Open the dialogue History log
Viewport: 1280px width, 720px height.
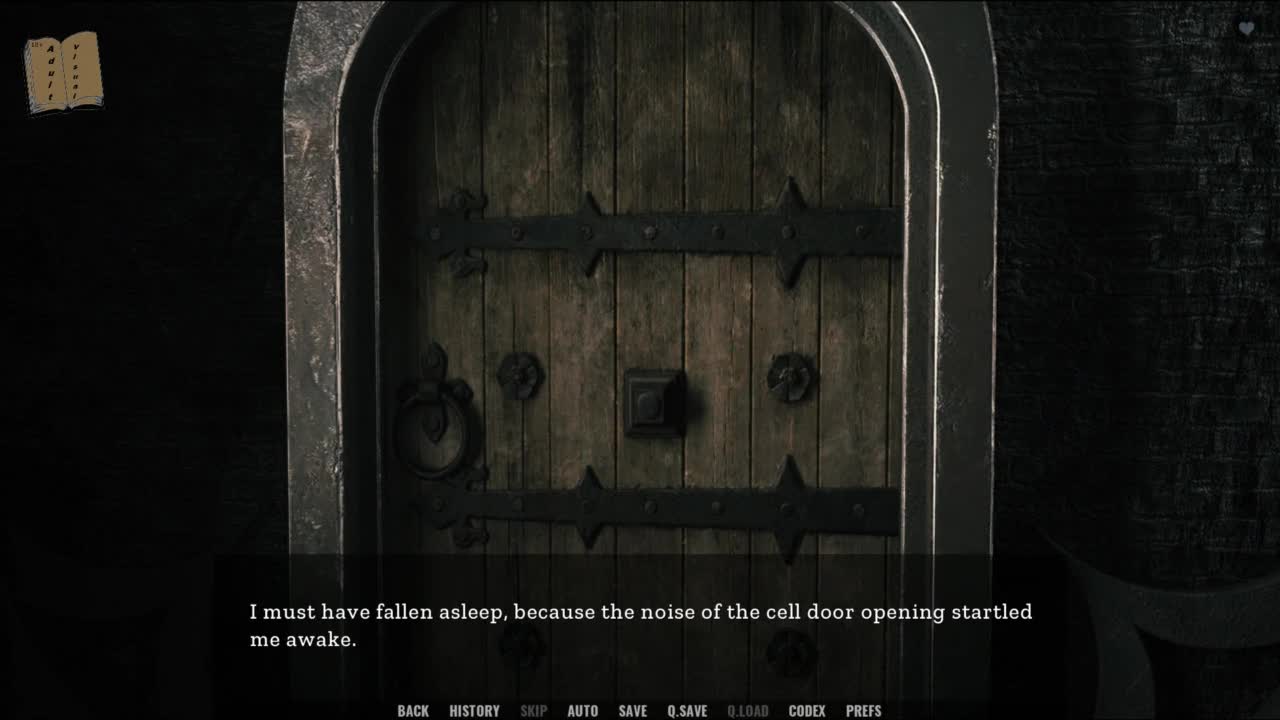click(x=474, y=711)
